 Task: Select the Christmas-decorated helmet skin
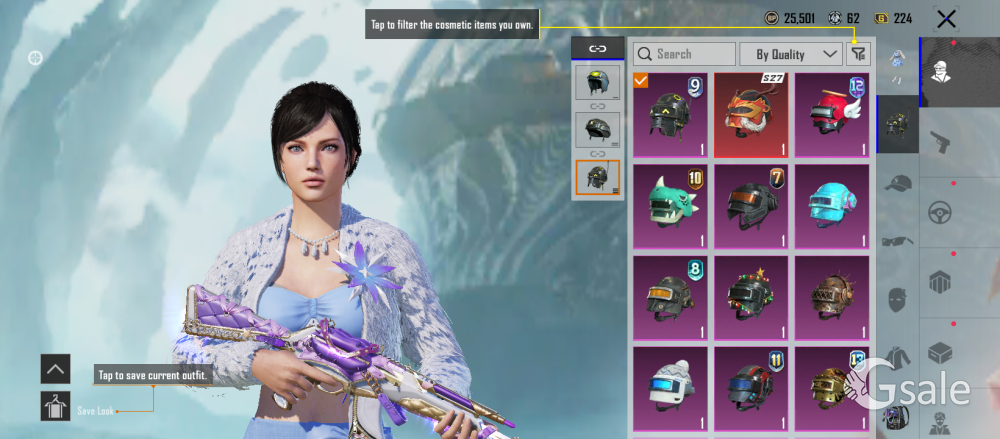click(751, 298)
